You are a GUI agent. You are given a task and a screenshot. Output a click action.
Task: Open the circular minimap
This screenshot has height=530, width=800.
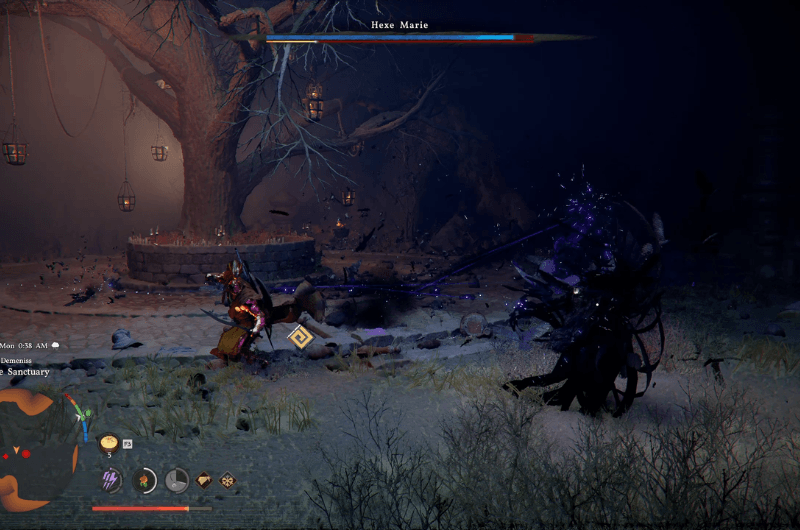tap(36, 447)
